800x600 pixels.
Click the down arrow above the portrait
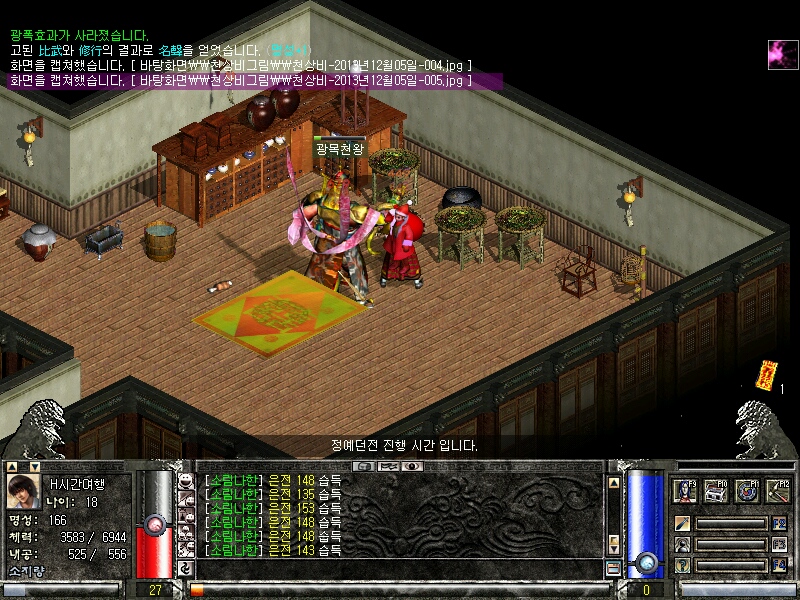36,466
